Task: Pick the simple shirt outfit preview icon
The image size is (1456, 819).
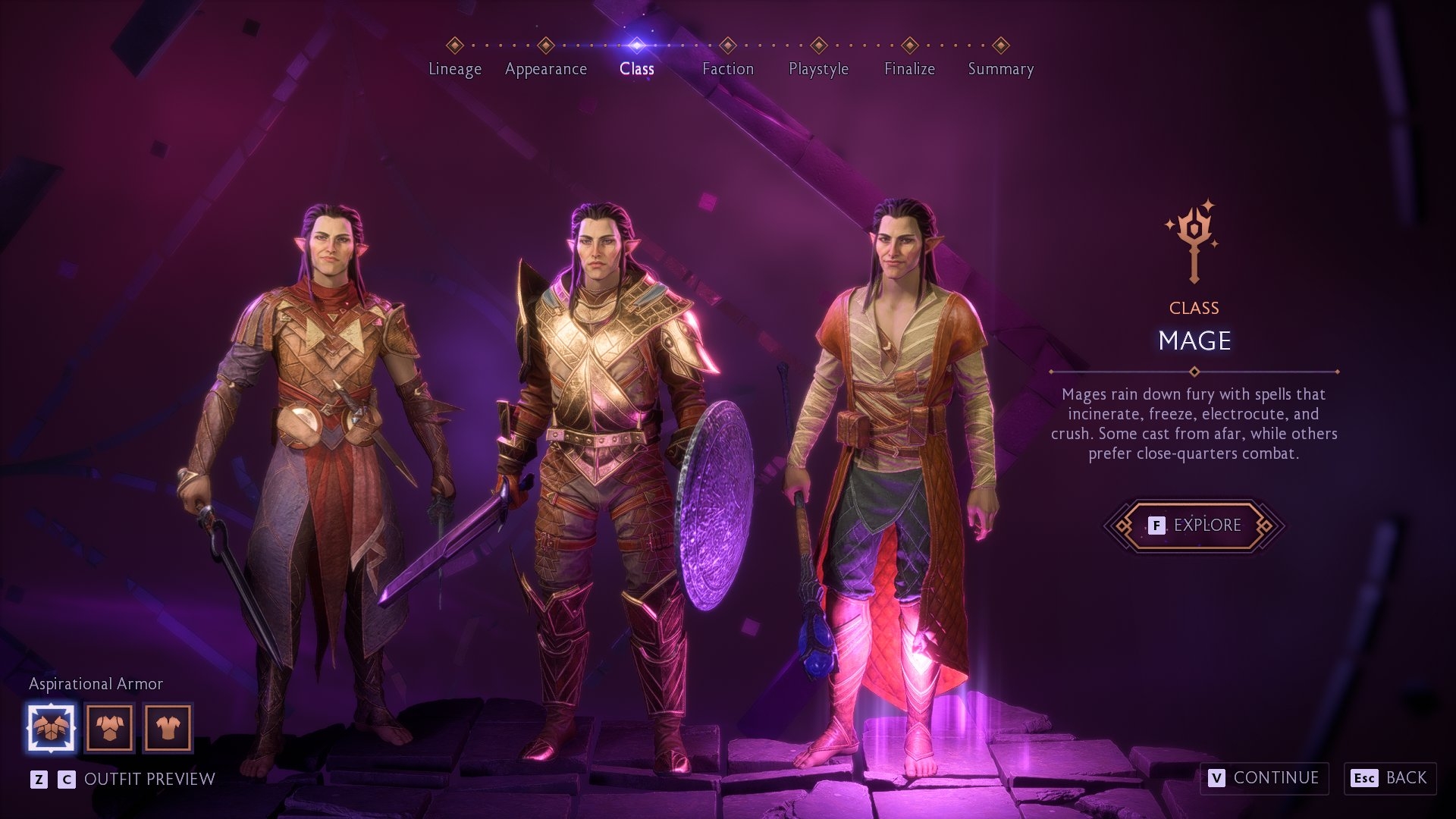Action: (168, 728)
